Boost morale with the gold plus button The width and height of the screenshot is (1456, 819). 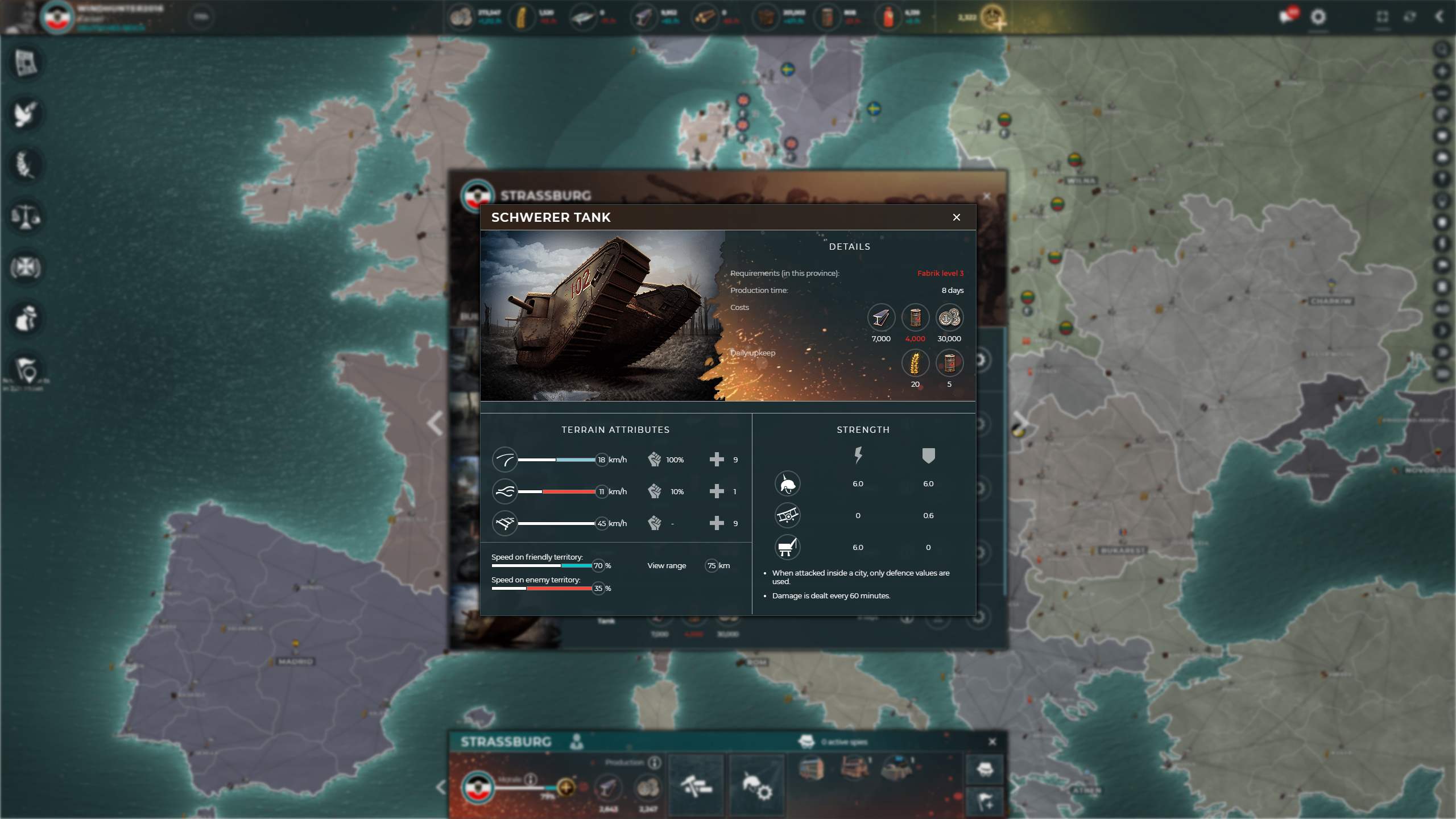click(x=566, y=788)
